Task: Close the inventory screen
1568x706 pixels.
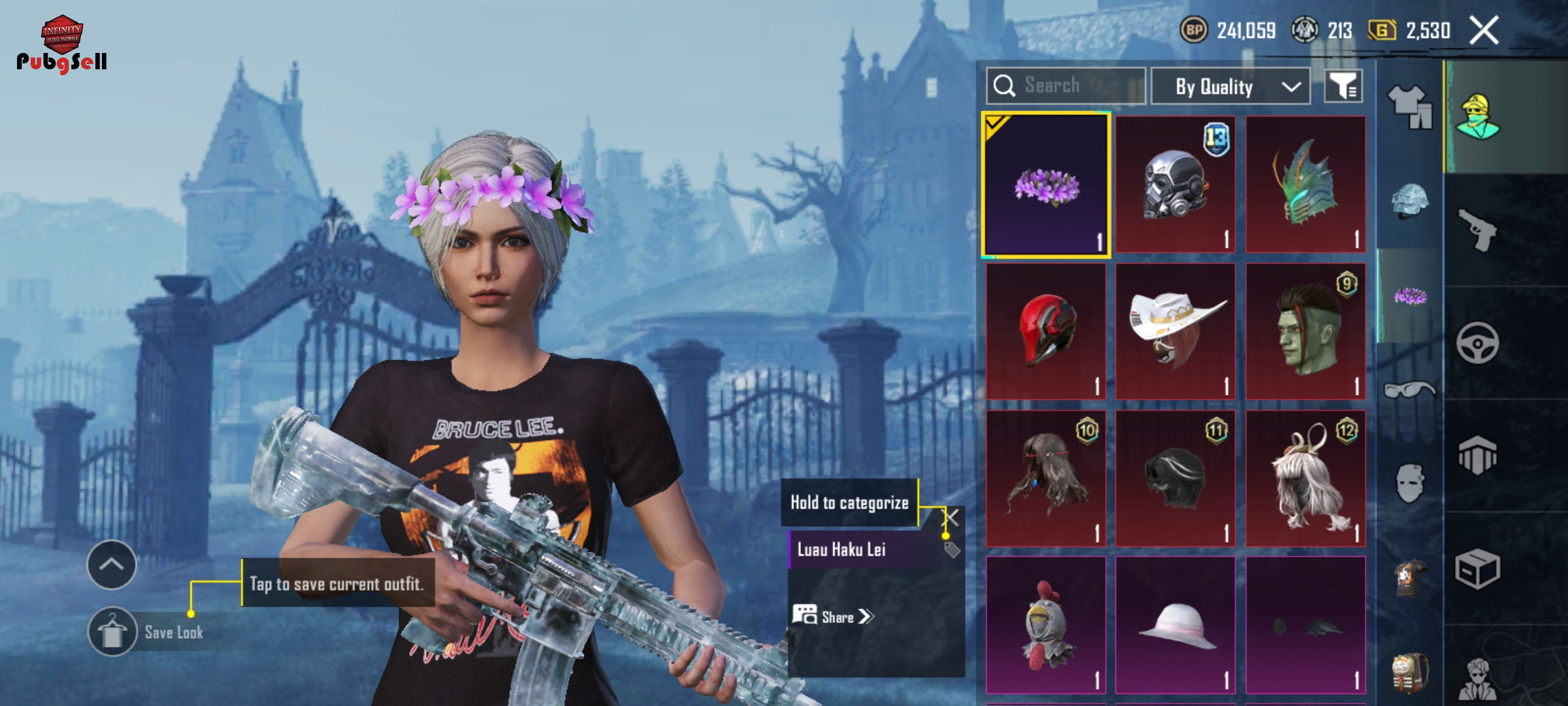Action: tap(1484, 31)
